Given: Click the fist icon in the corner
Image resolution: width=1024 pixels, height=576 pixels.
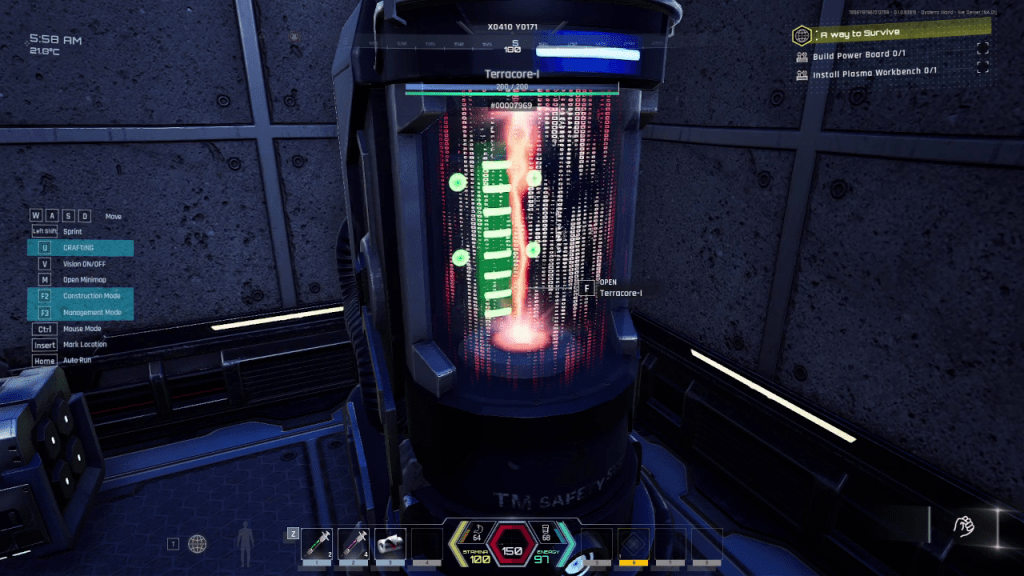Looking at the screenshot, I should (x=964, y=525).
